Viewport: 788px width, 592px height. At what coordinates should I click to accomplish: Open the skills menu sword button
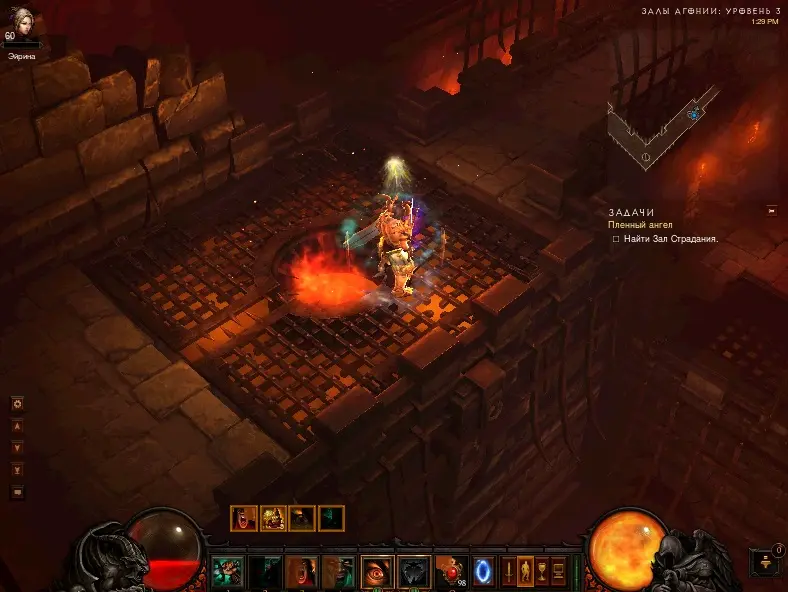[509, 571]
